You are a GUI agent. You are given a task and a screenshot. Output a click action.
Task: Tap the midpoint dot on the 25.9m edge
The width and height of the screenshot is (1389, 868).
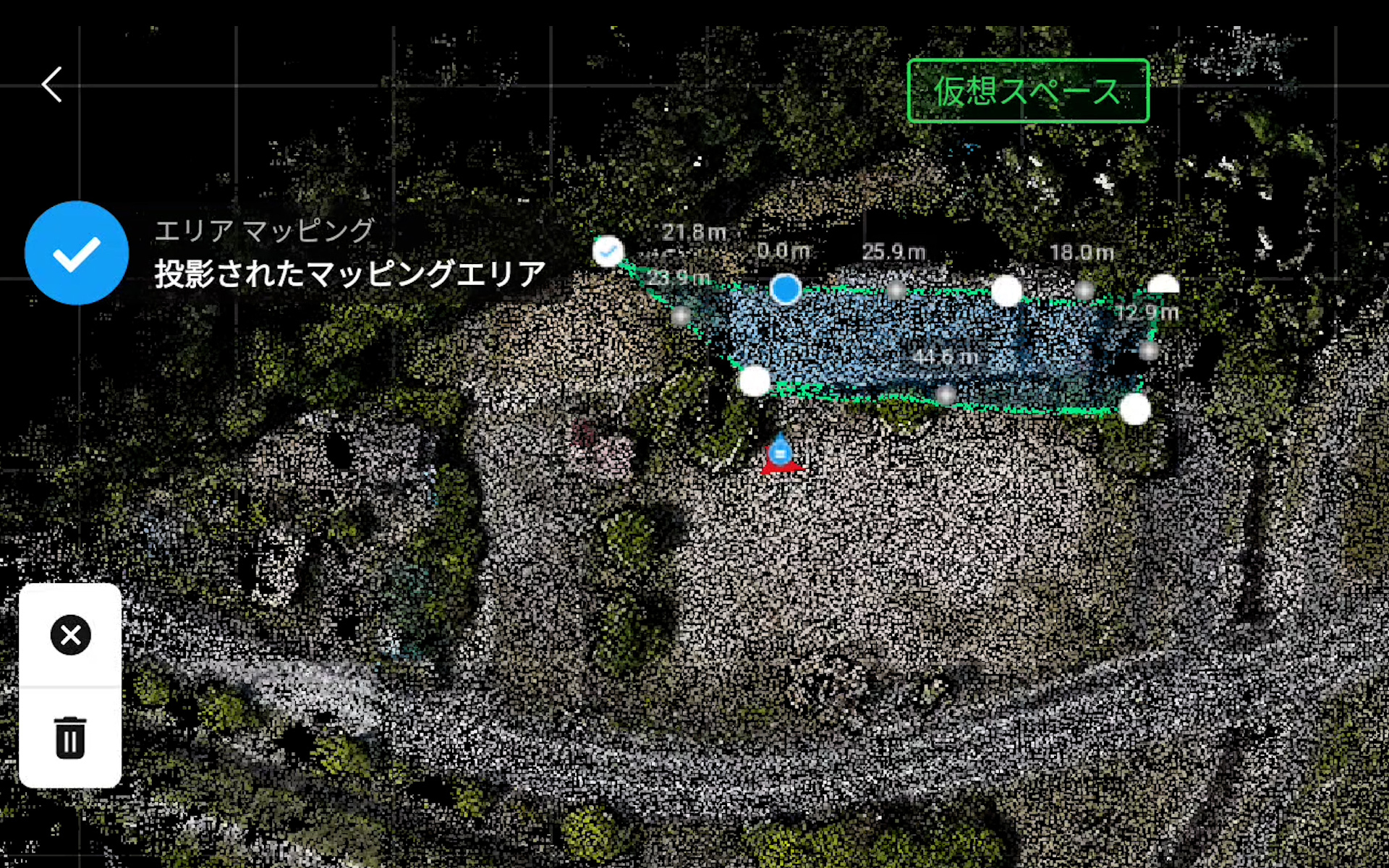[898, 289]
